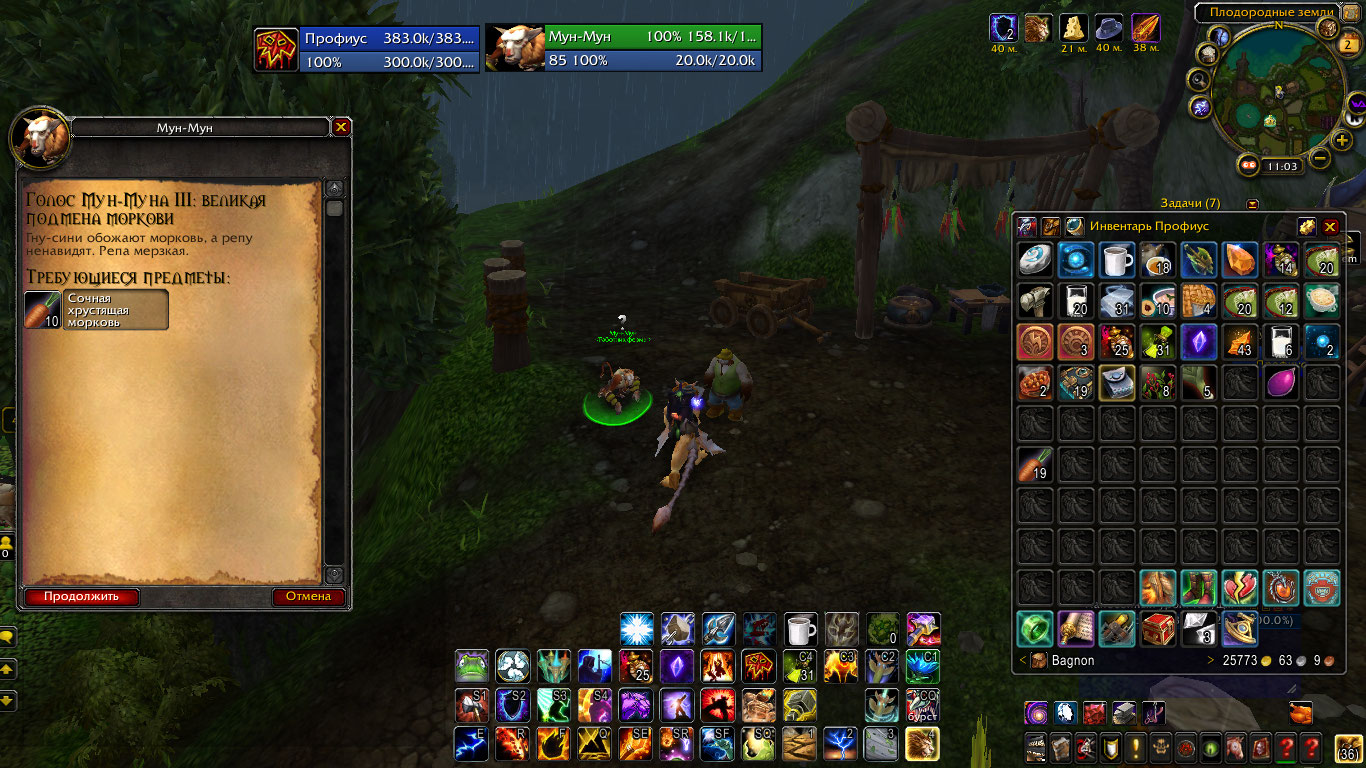Zoom in the minimap with plus button
Image resolution: width=1366 pixels, height=768 pixels.
click(x=1342, y=140)
